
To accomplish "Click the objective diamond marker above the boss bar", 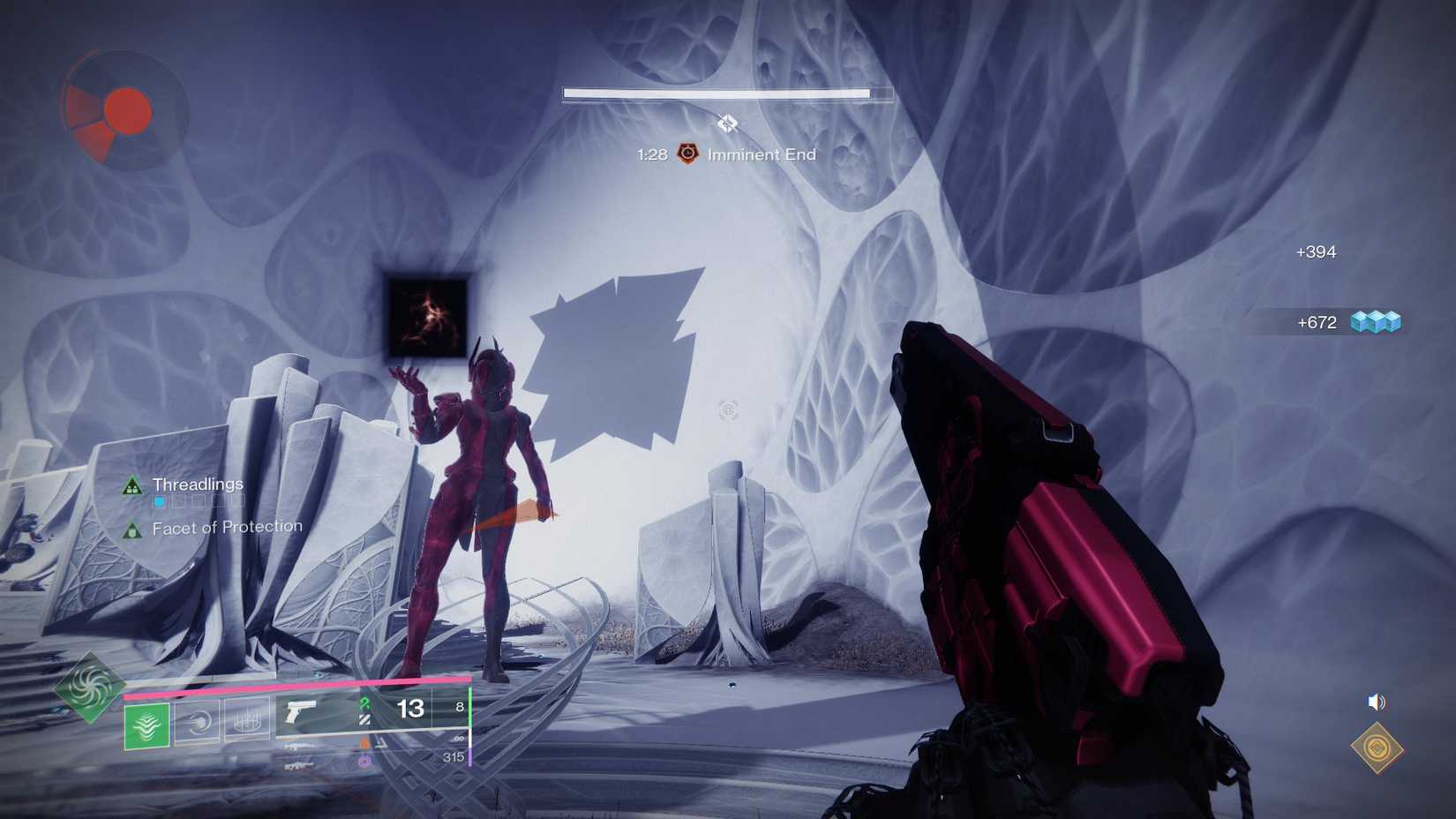I will 727,124.
